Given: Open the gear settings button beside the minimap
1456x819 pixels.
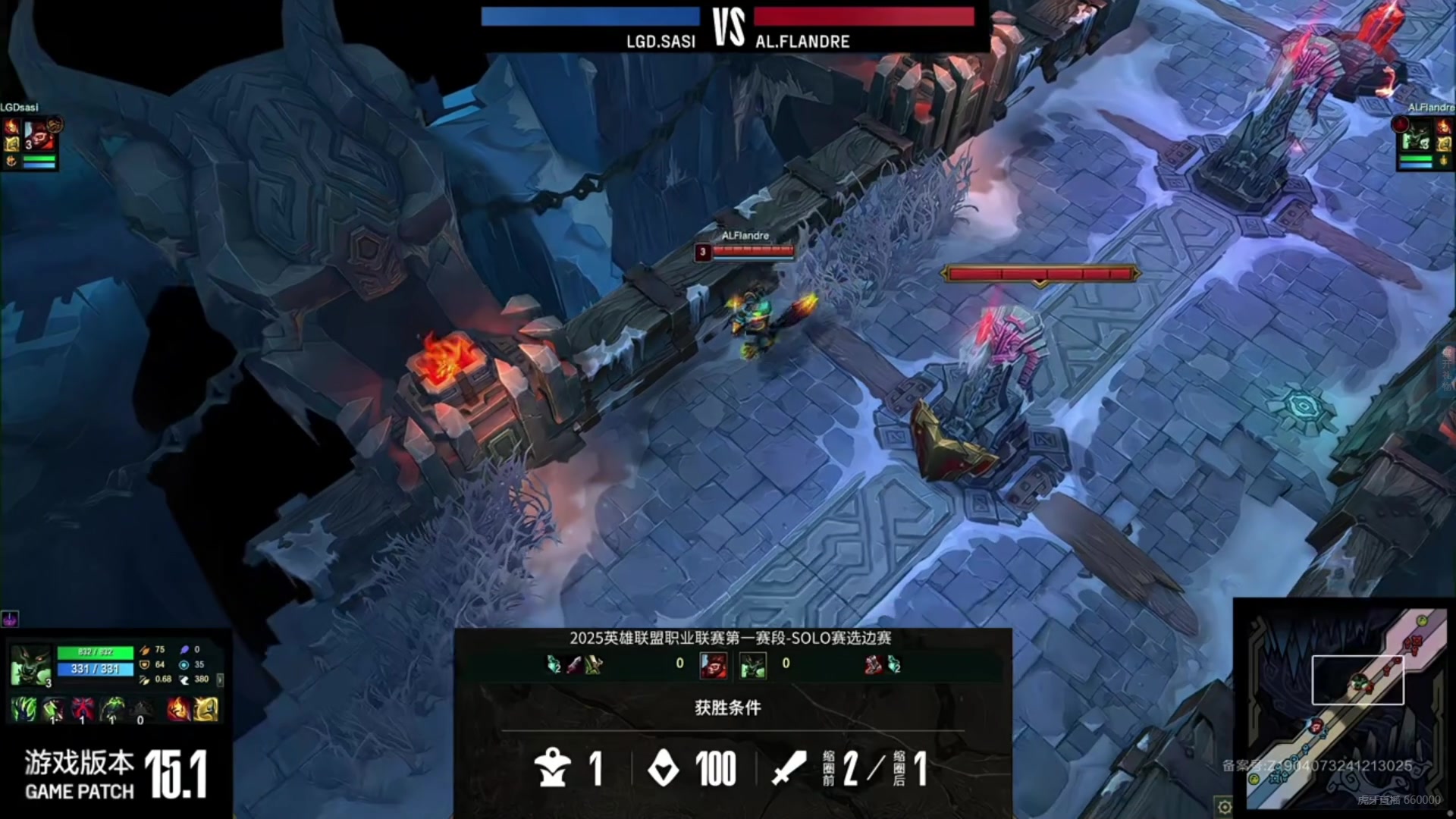Looking at the screenshot, I should pos(1223,806).
